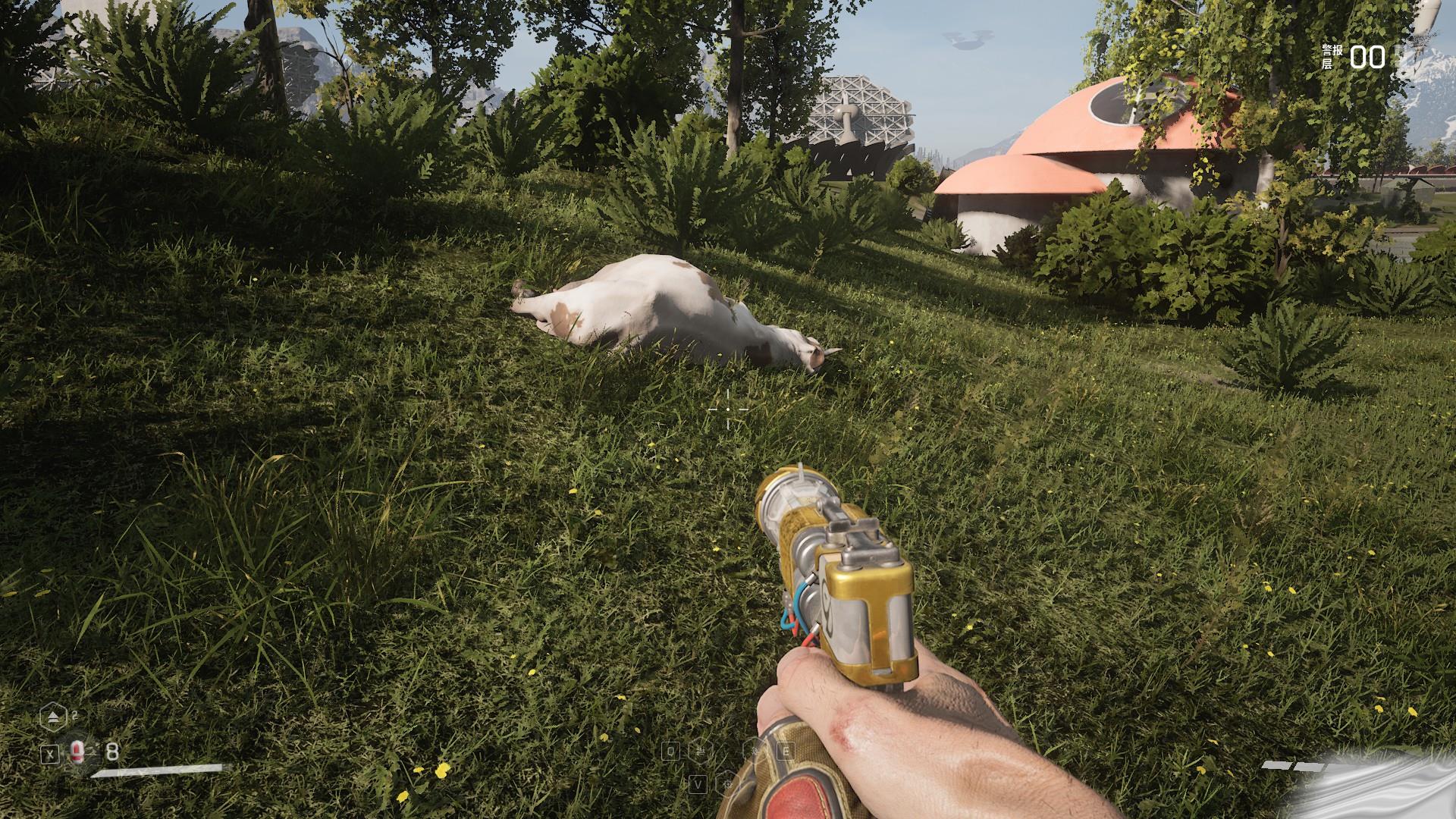
Task: Activate the hexagon ability icon beside Q
Action: tap(701, 752)
